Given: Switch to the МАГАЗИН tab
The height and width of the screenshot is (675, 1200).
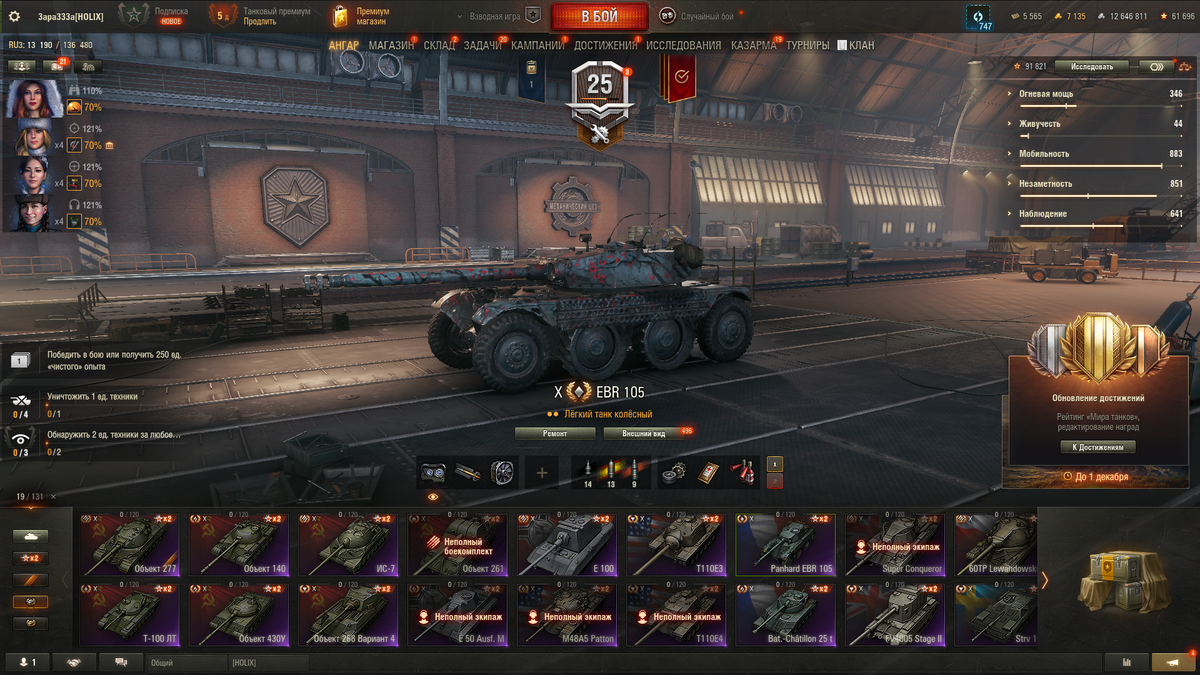Looking at the screenshot, I should click(391, 46).
